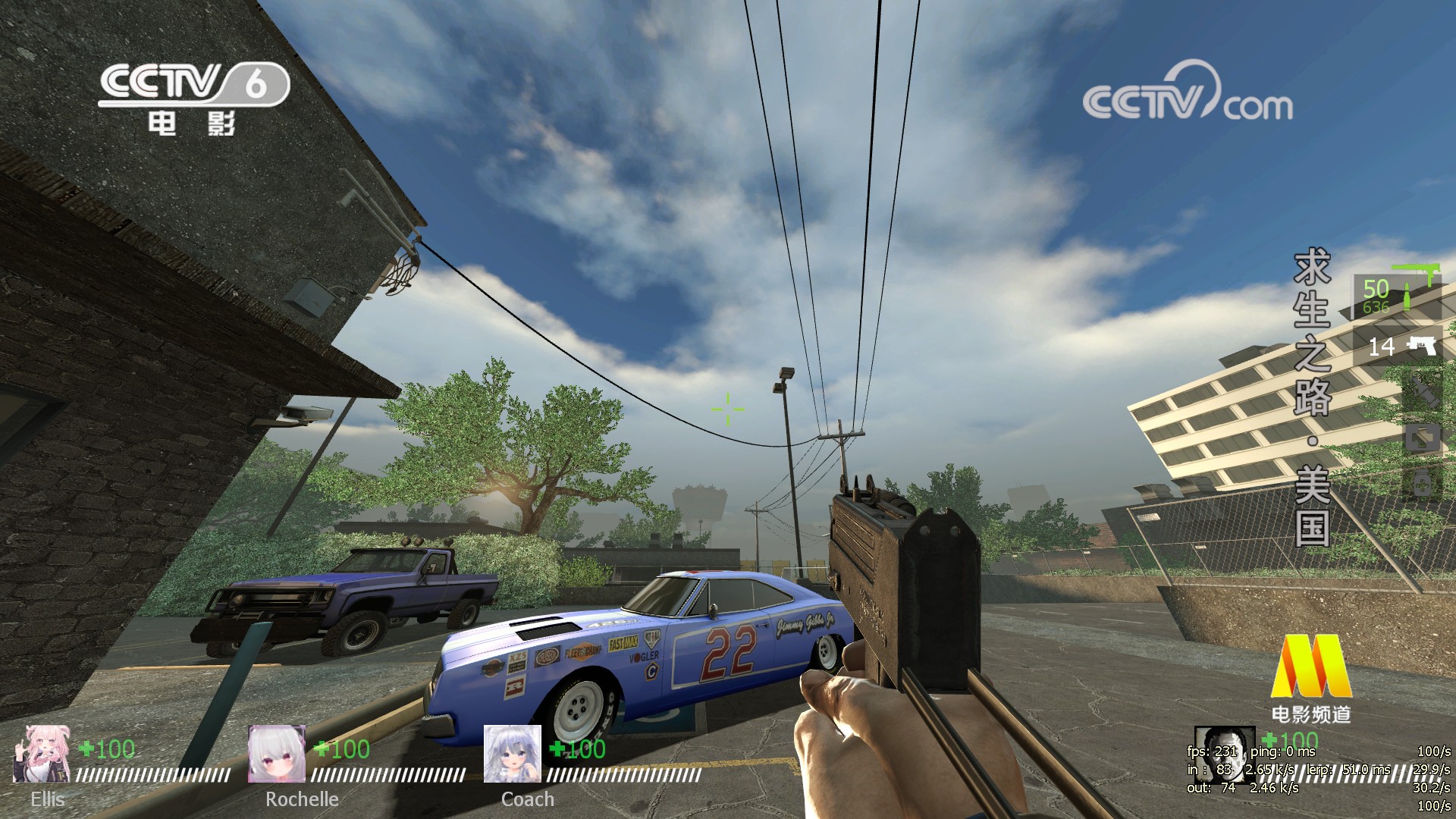Click Ellis's teammate portrait
Screen dimensions: 1456x819
42,754
